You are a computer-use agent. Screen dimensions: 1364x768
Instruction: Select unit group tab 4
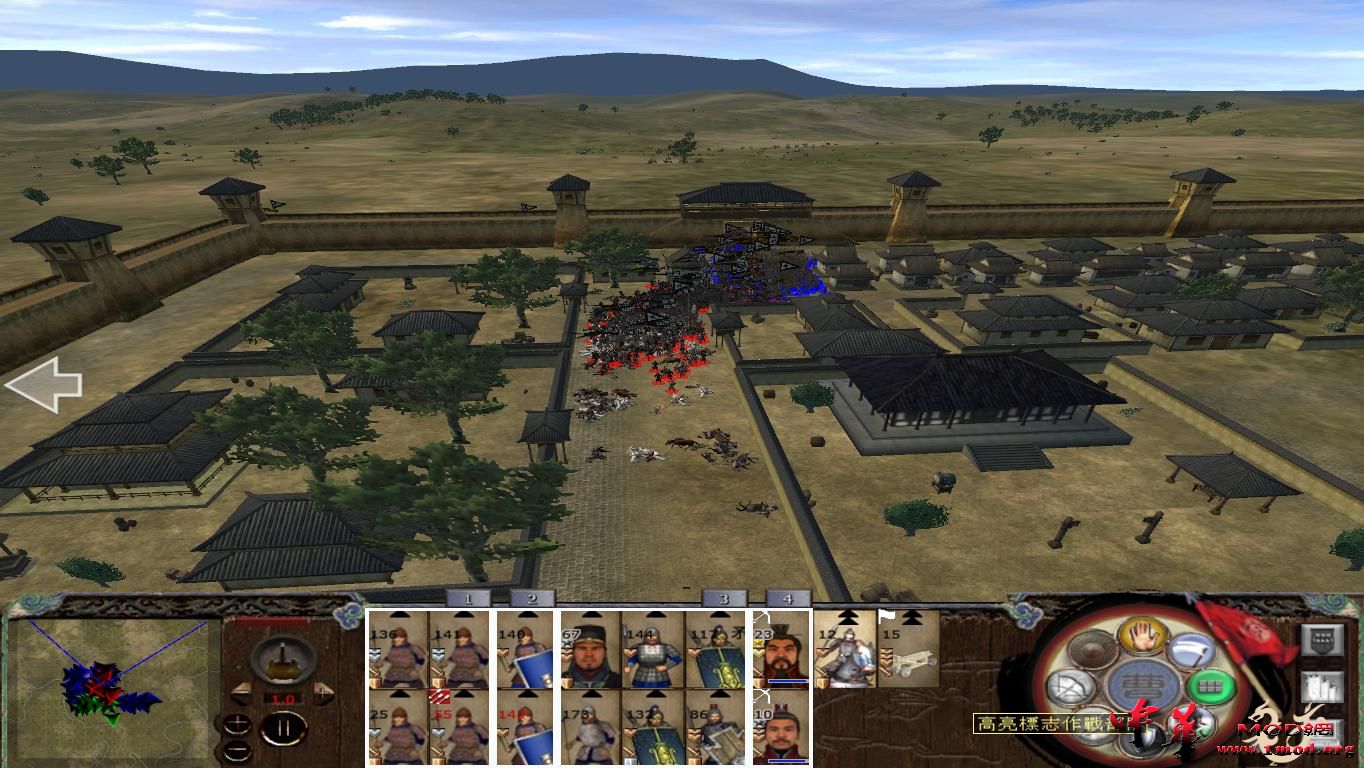pyautogui.click(x=788, y=599)
